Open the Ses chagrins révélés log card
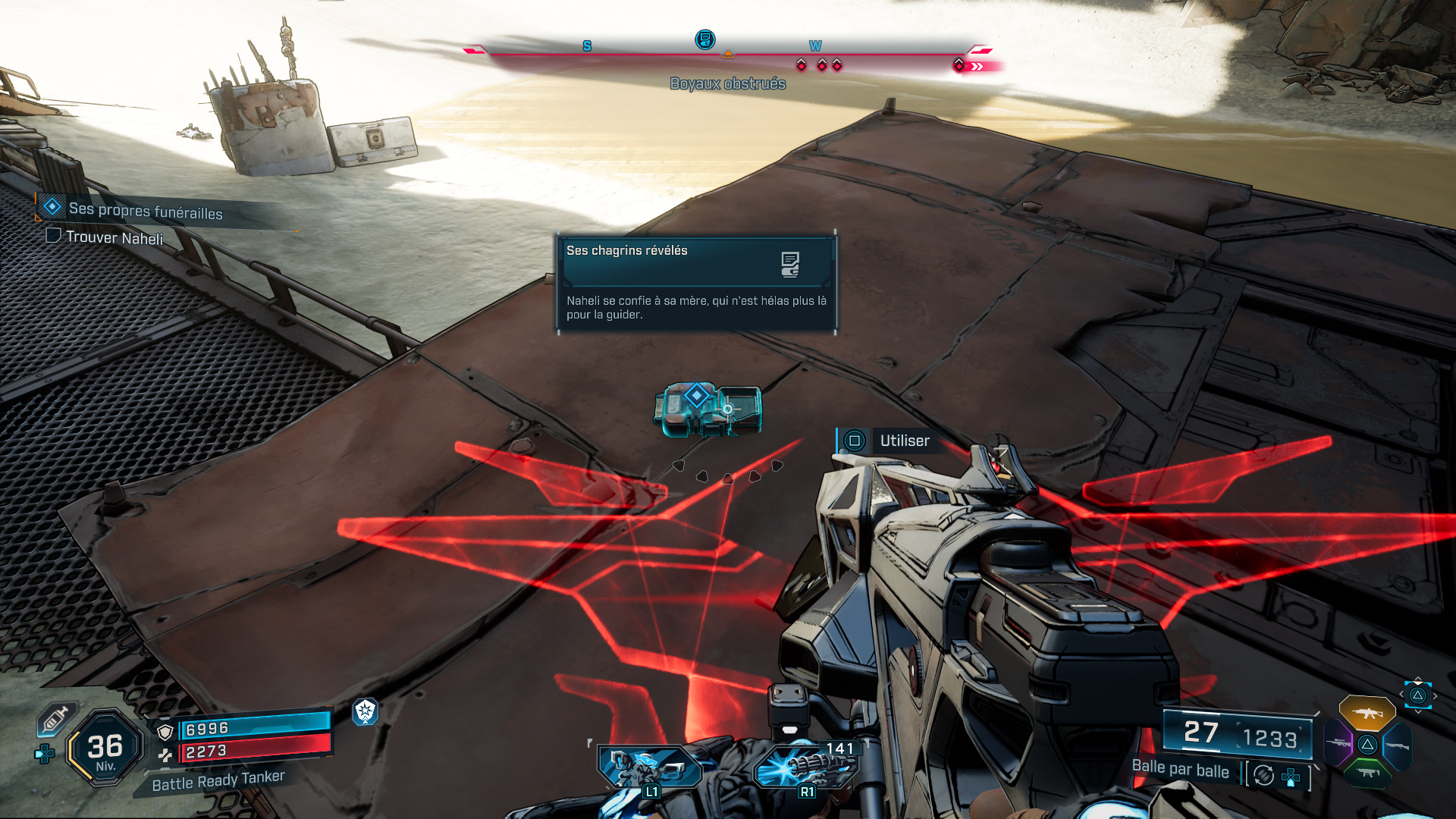The image size is (1456, 819). click(696, 282)
